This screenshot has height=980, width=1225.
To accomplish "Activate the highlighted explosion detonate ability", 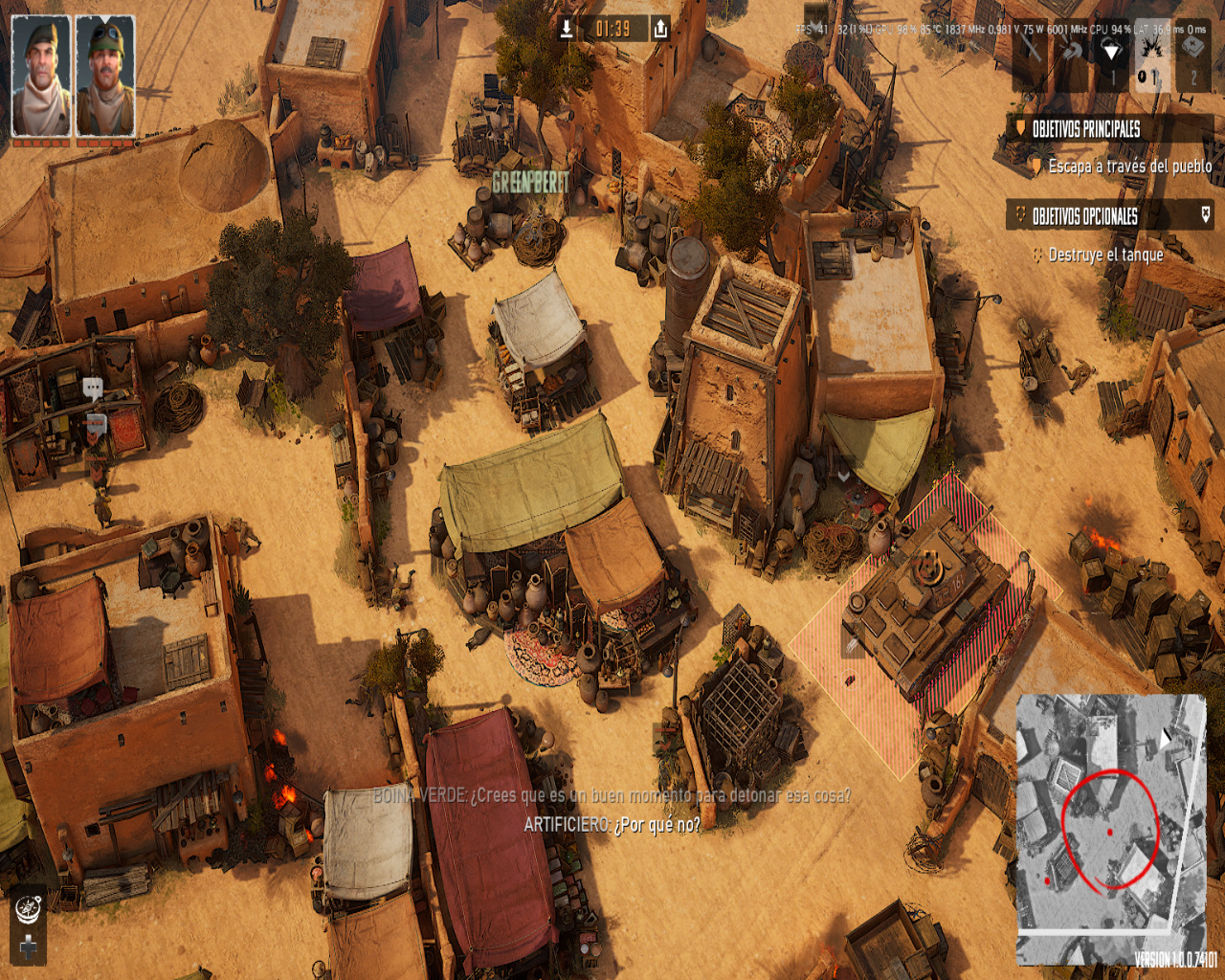I will pyautogui.click(x=1151, y=53).
